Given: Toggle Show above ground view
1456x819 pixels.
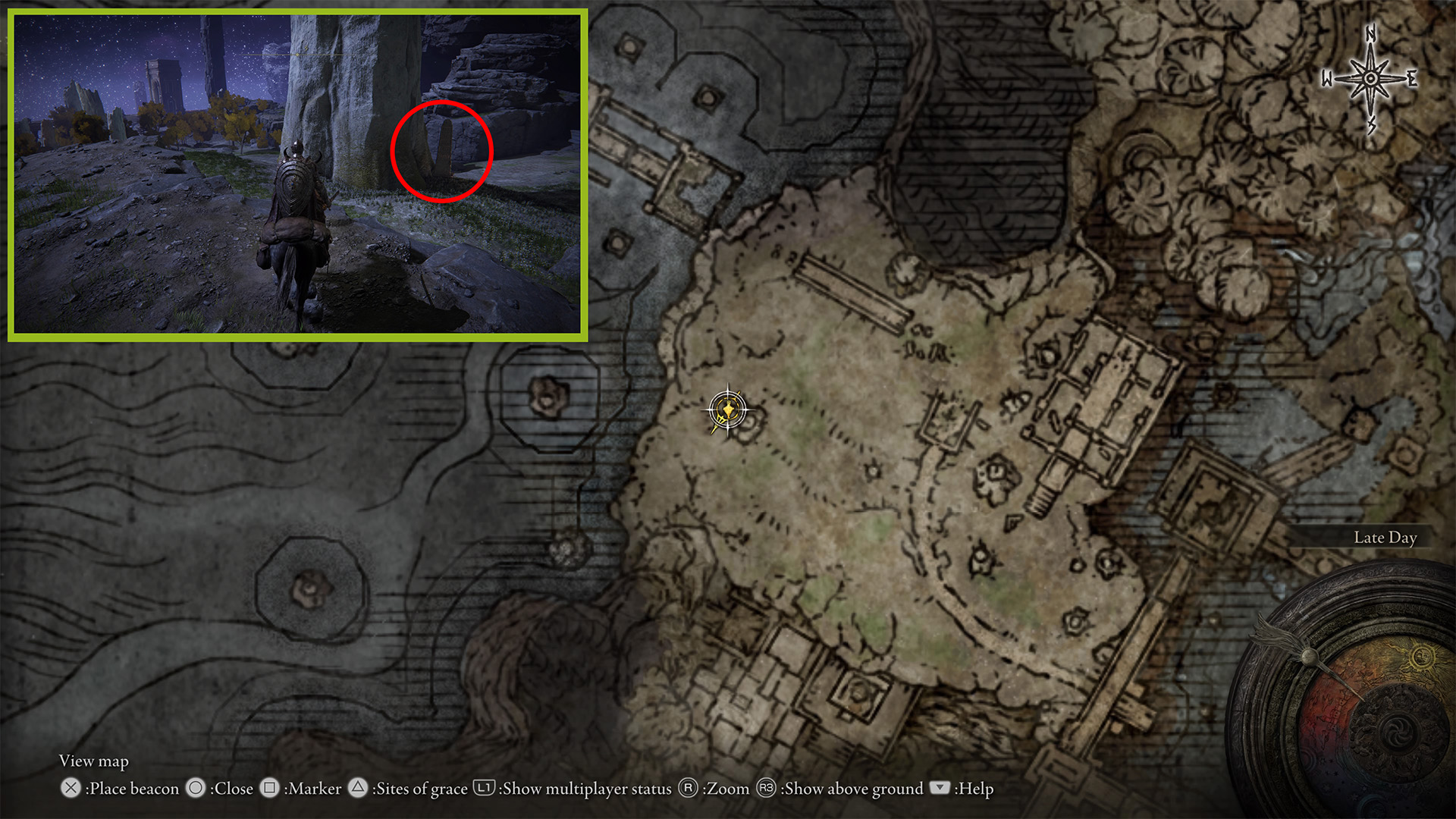Looking at the screenshot, I should tap(851, 789).
